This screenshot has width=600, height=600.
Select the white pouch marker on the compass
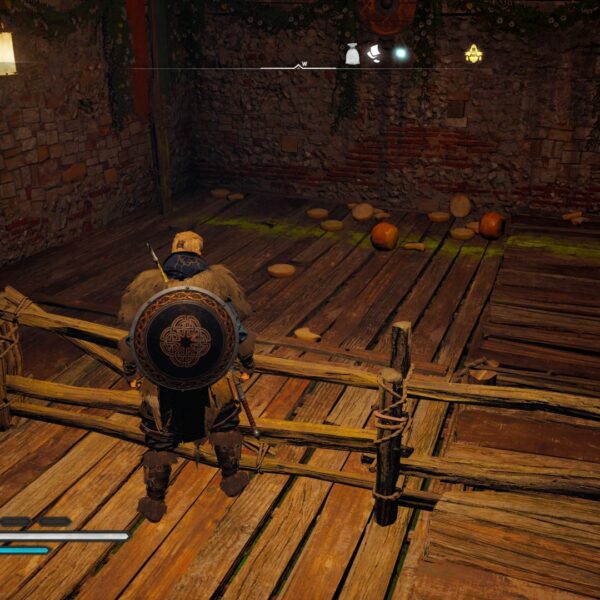click(x=352, y=54)
